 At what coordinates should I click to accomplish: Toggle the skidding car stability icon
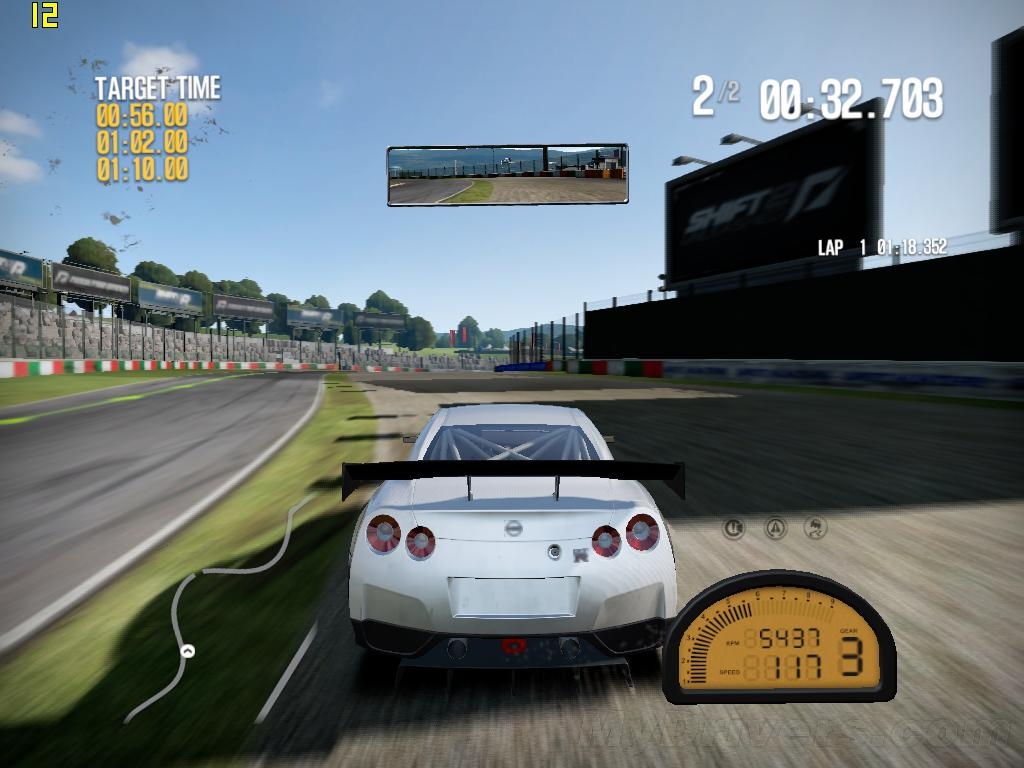(815, 528)
